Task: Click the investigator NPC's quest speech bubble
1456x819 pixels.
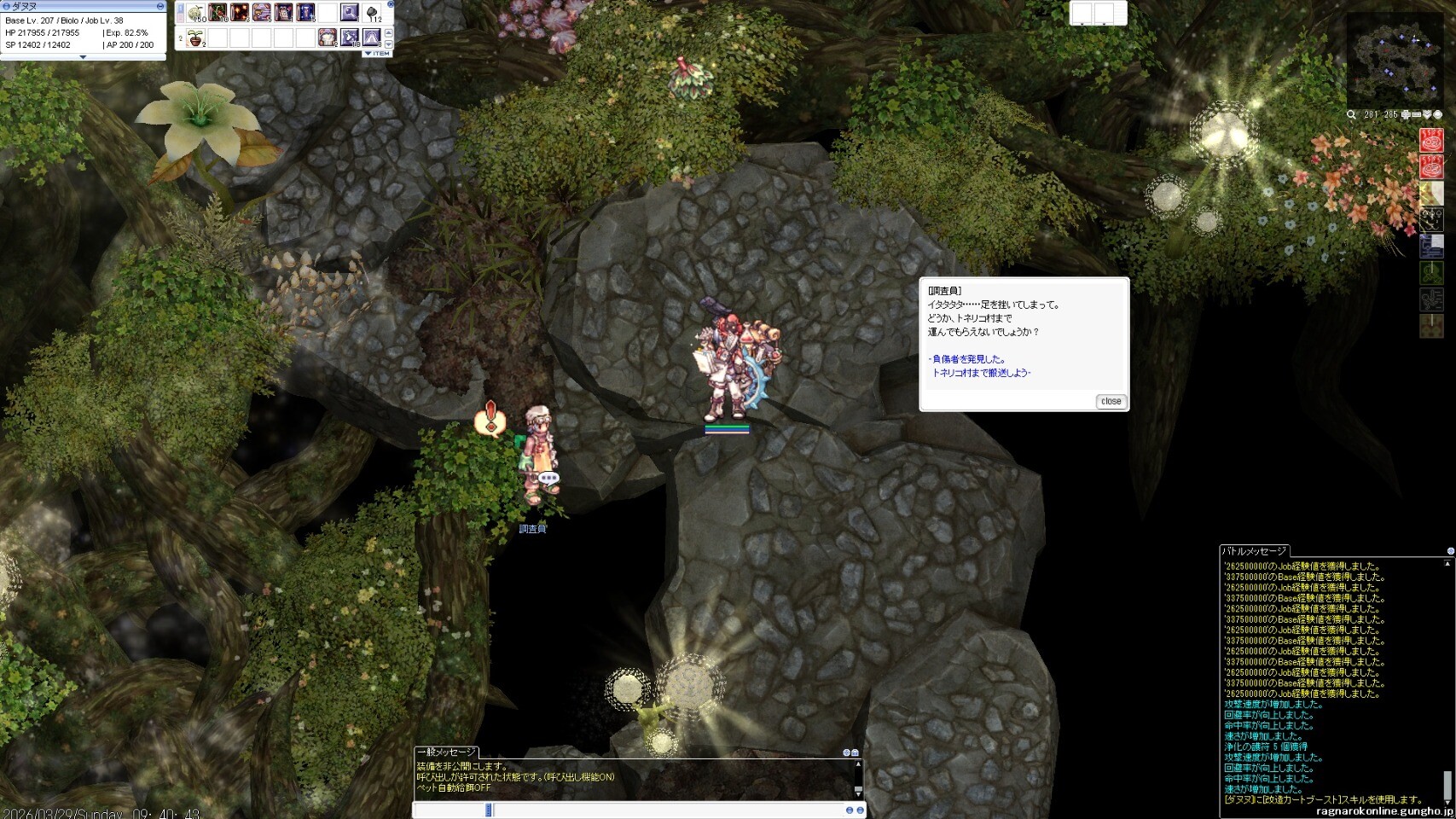Action: pyautogui.click(x=490, y=420)
